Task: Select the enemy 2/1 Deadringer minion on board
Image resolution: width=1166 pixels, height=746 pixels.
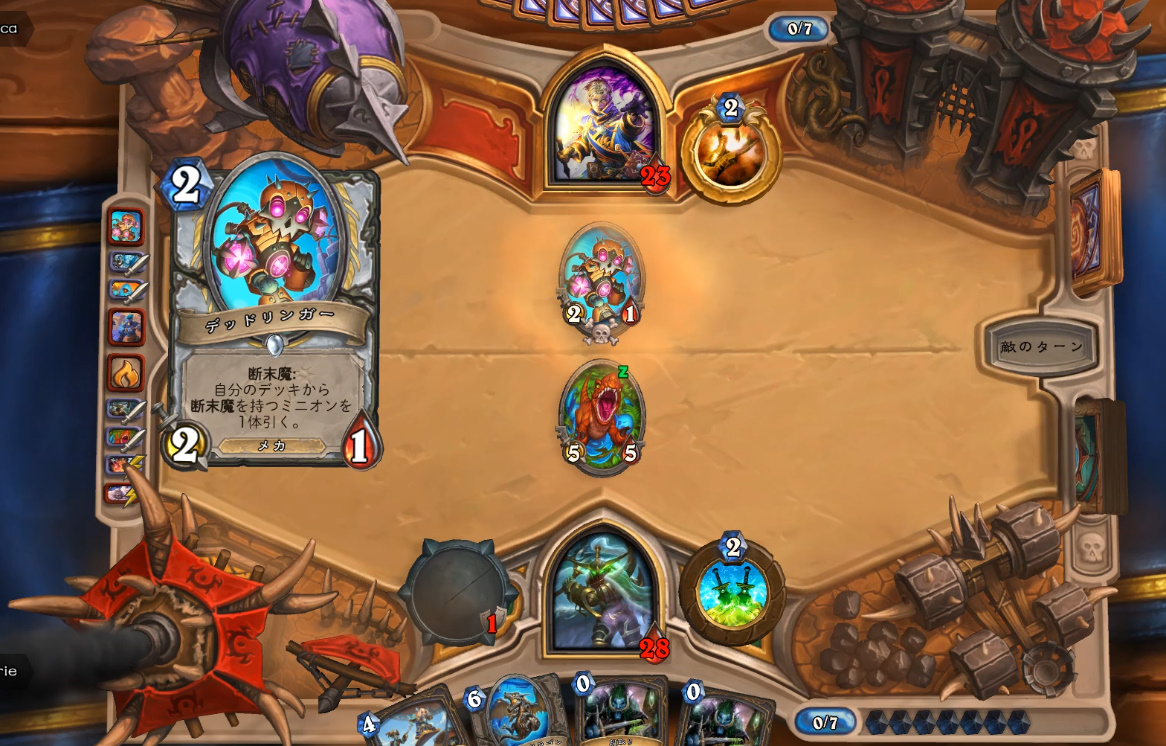Action: coord(601,280)
